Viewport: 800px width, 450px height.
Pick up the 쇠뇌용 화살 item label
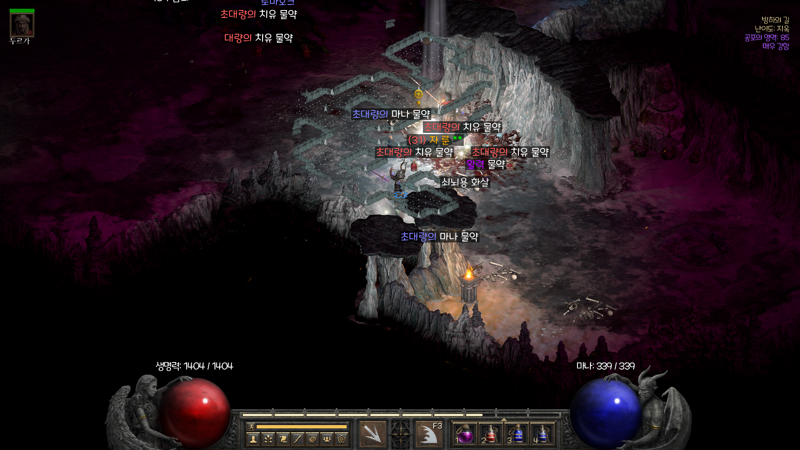(x=465, y=183)
